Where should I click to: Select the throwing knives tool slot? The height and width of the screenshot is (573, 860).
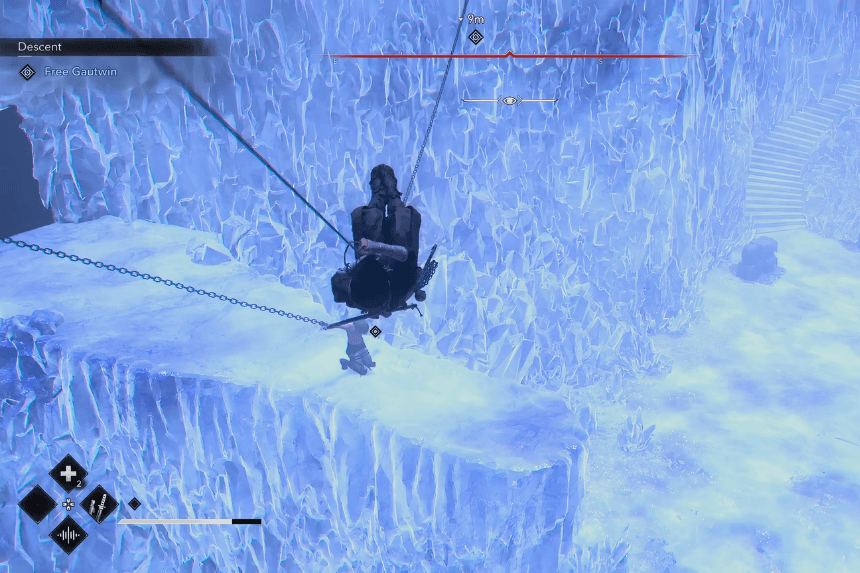(x=100, y=504)
